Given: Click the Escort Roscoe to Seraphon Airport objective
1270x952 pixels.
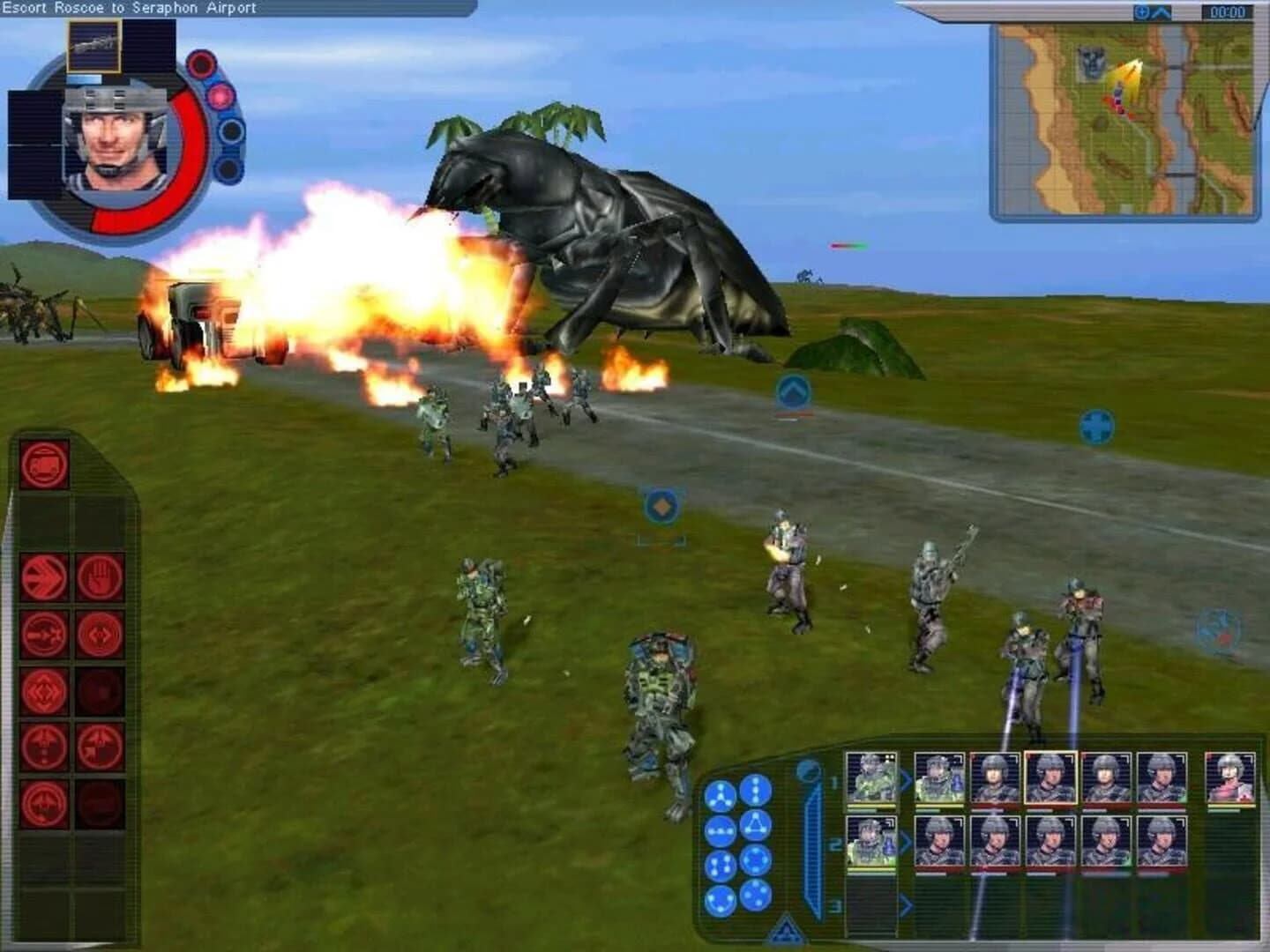Looking at the screenshot, I should point(128,7).
